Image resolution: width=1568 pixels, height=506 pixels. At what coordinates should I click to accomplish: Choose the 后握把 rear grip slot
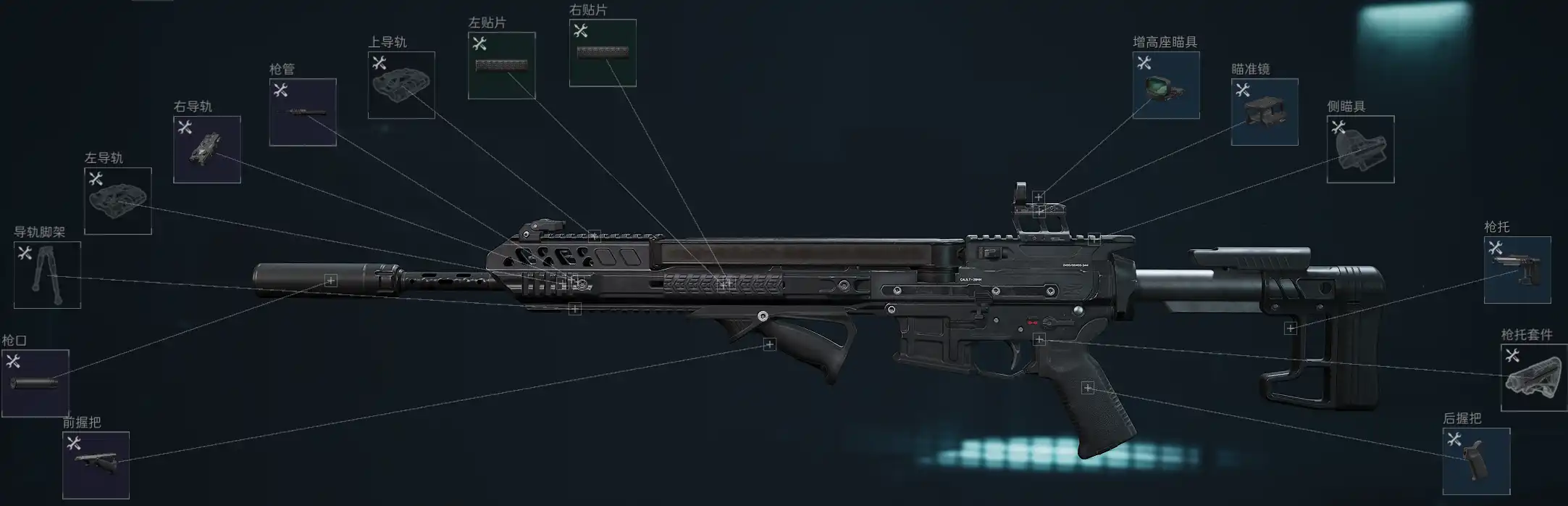1475,461
